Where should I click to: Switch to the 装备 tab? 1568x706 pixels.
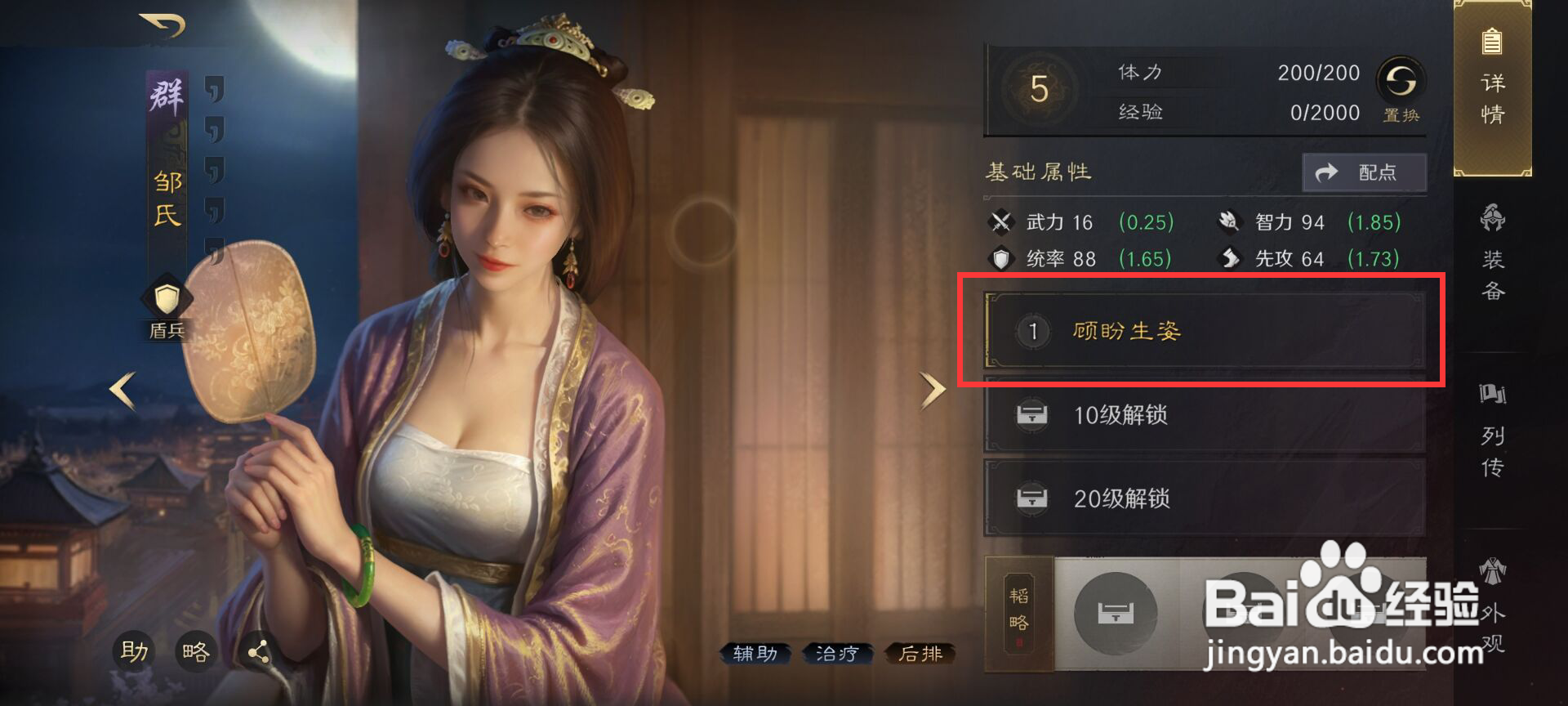pyautogui.click(x=1492, y=253)
